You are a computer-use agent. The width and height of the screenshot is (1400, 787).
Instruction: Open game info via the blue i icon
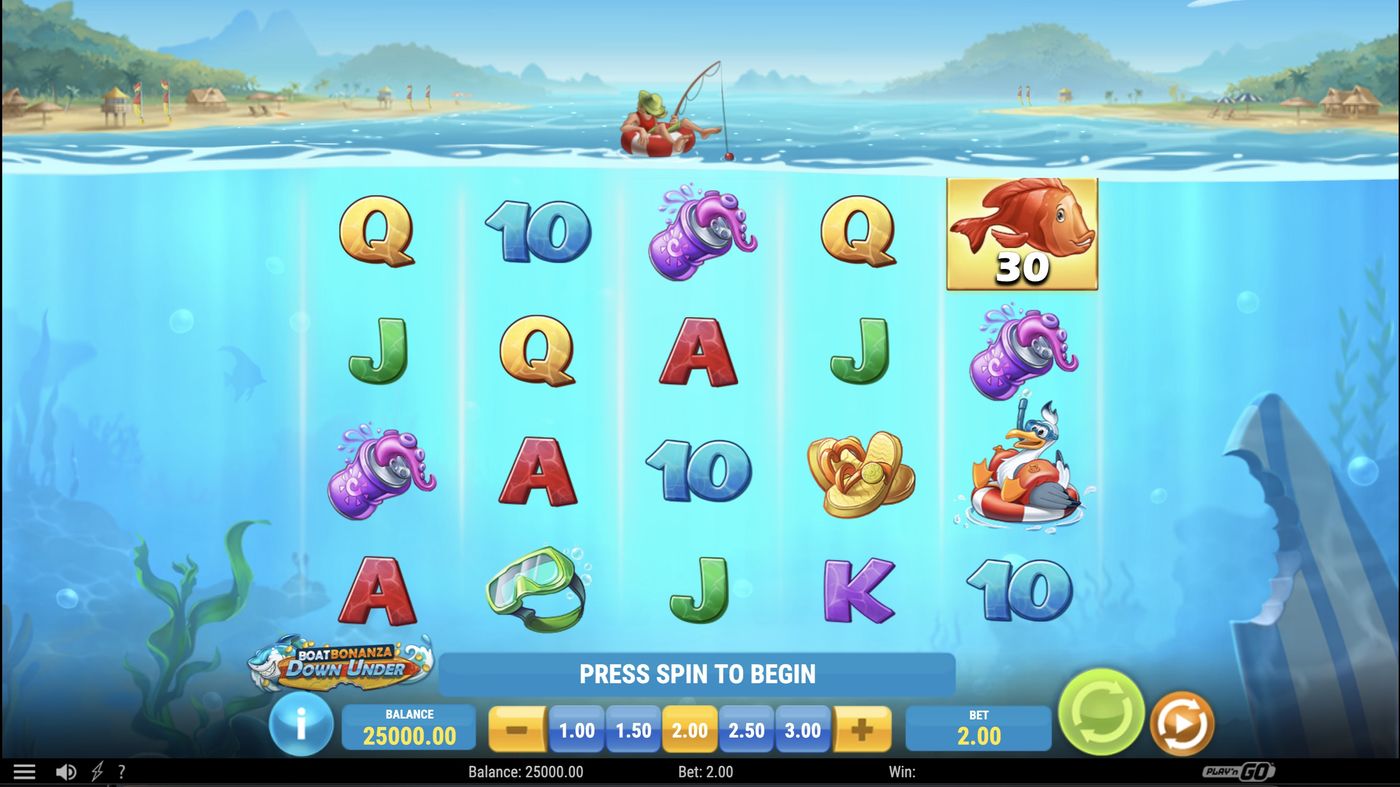(301, 727)
